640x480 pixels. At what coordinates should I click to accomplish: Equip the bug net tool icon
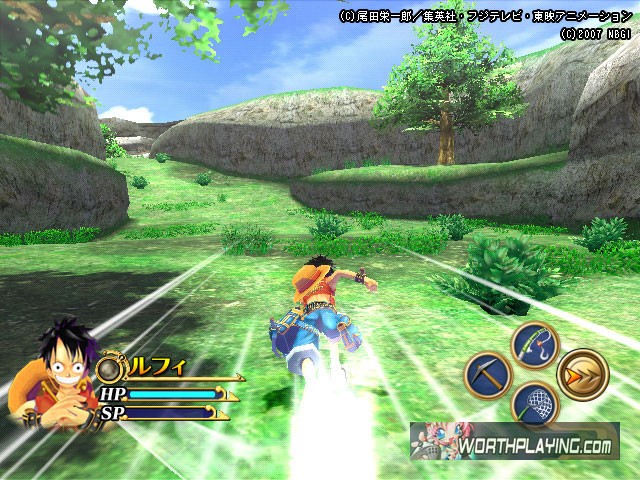point(533,404)
